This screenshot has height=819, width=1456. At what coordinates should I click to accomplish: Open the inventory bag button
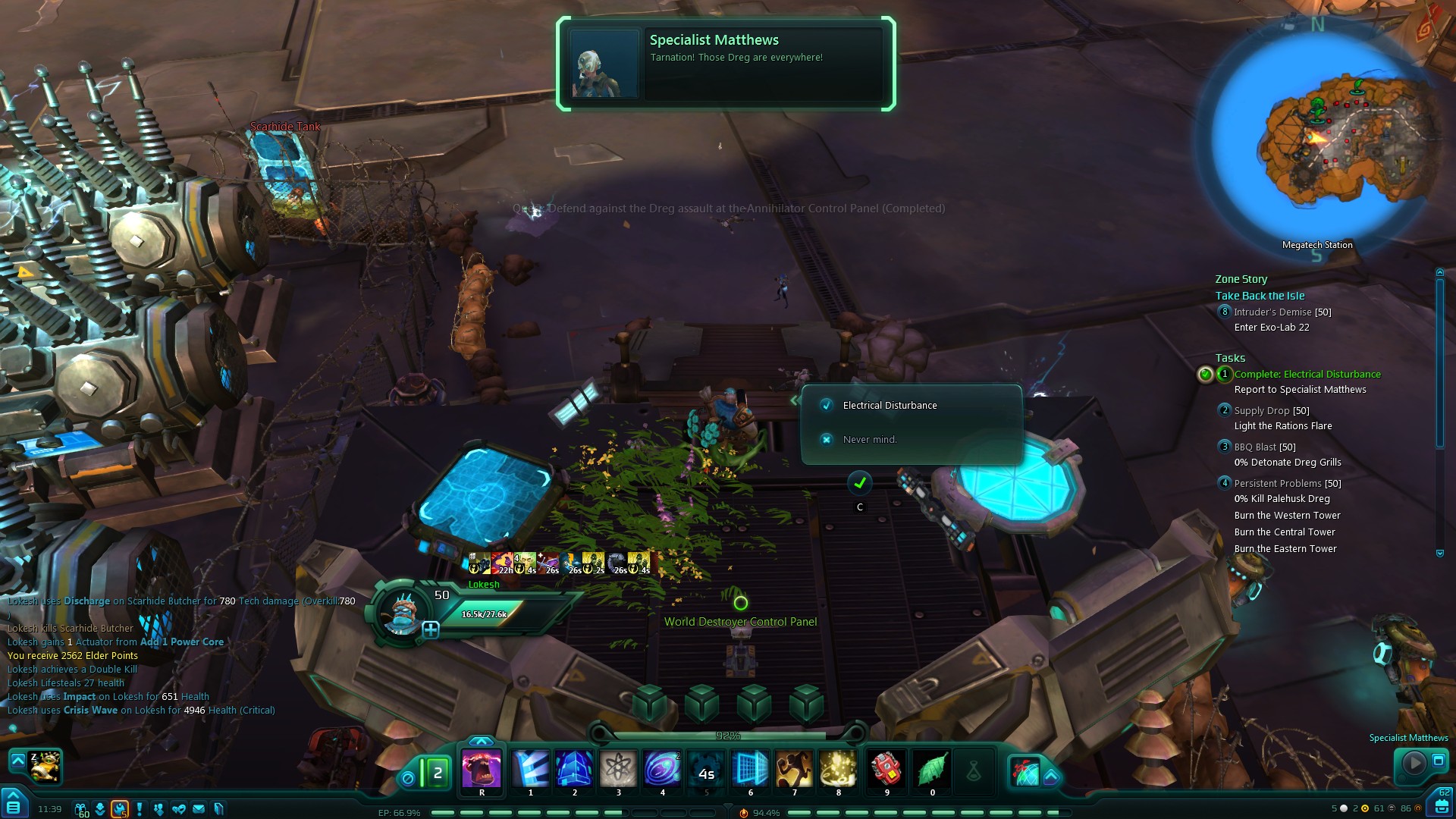(x=1441, y=805)
